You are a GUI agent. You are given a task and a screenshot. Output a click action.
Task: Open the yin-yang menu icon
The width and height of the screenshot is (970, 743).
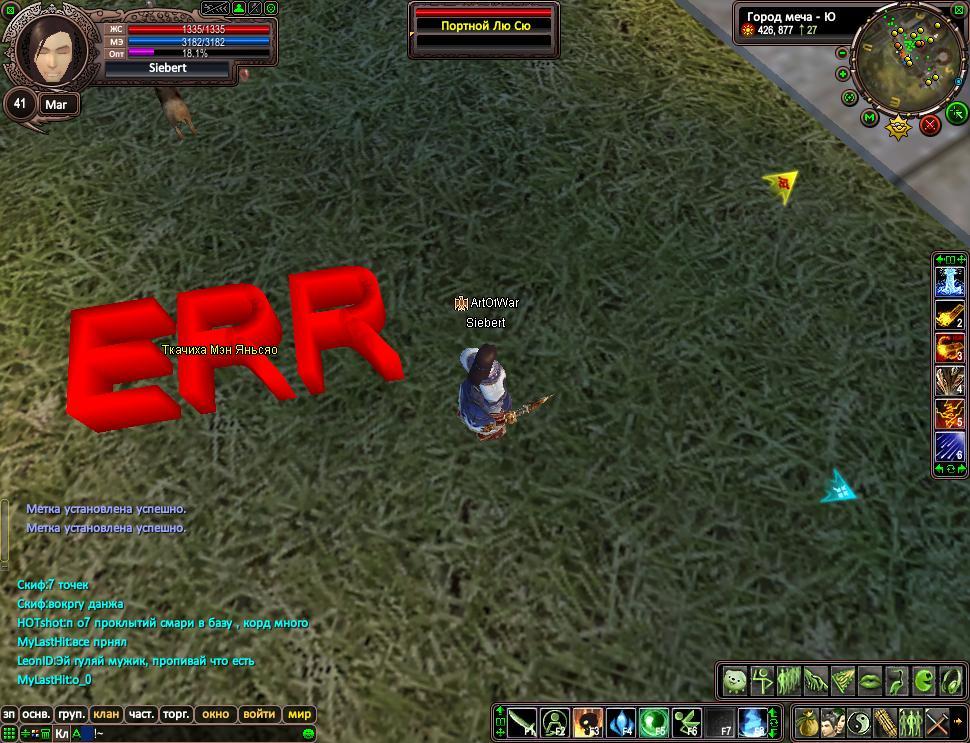coord(859,722)
